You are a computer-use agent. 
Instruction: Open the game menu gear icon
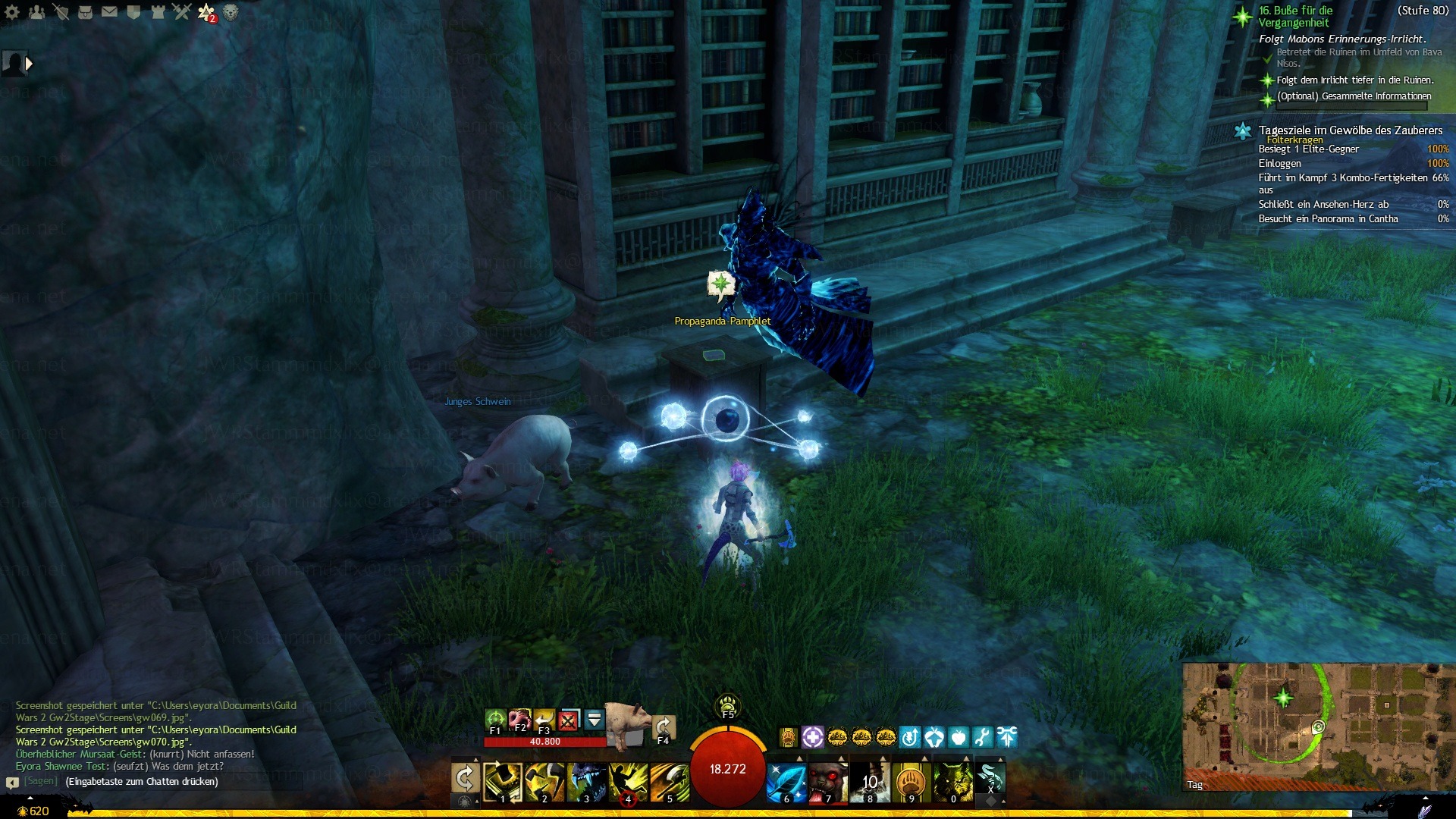point(12,11)
